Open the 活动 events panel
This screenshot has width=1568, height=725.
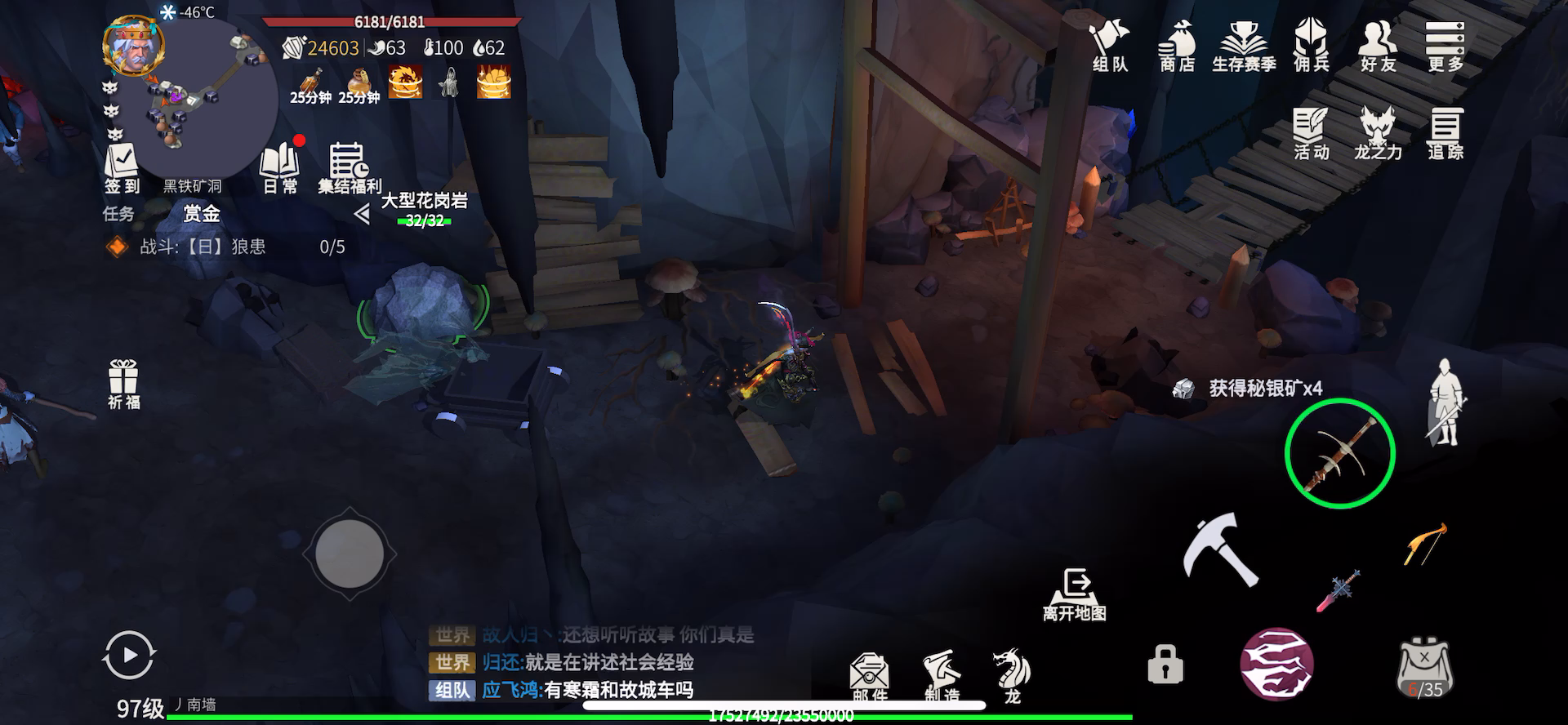pyautogui.click(x=1312, y=133)
